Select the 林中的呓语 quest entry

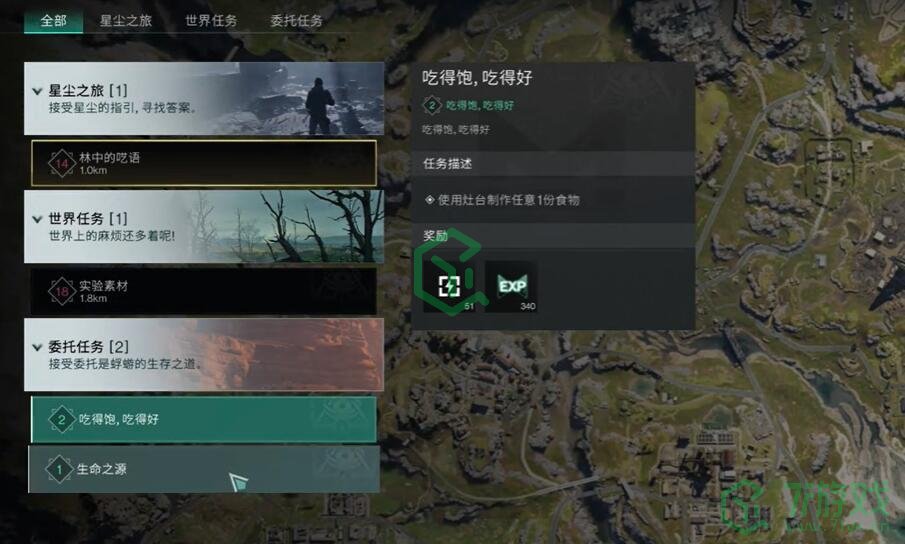(x=204, y=163)
